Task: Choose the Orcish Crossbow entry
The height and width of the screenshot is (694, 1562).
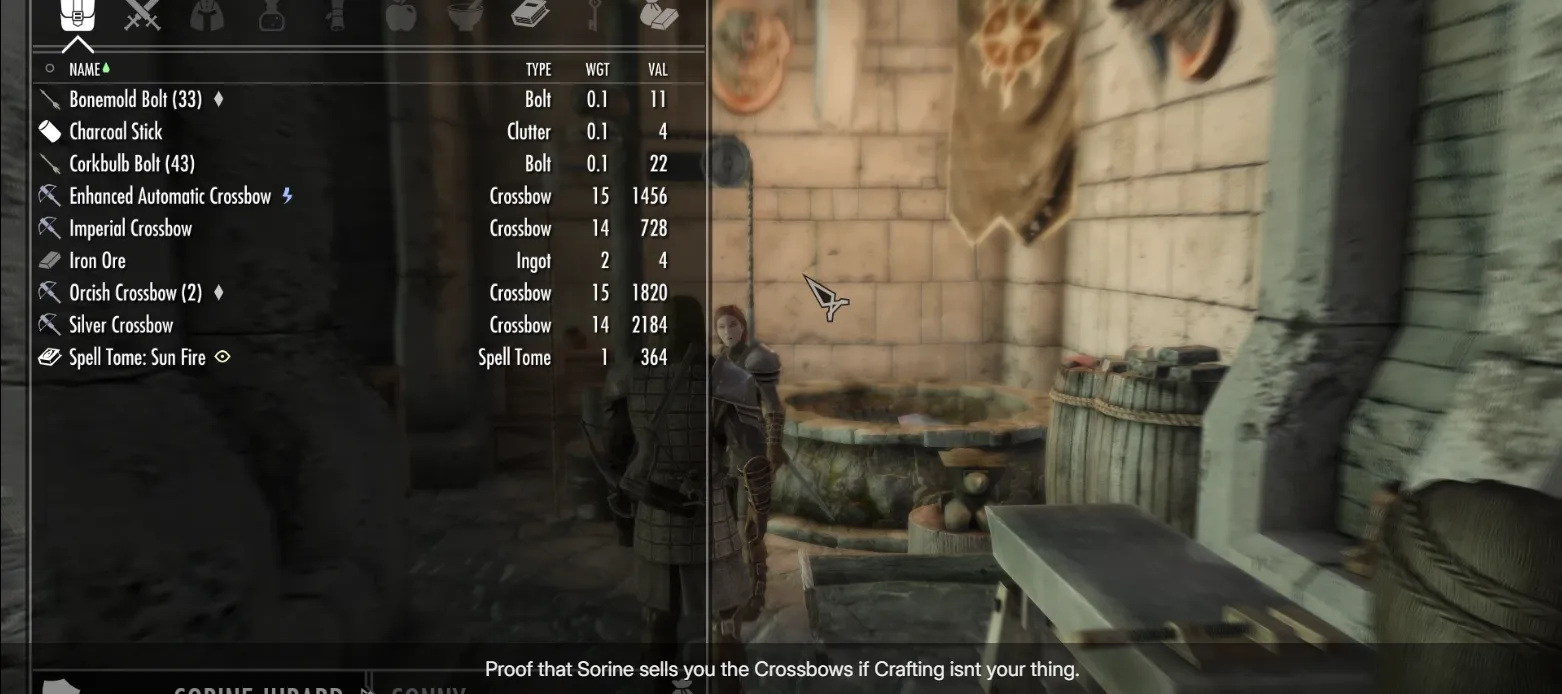Action: click(135, 293)
